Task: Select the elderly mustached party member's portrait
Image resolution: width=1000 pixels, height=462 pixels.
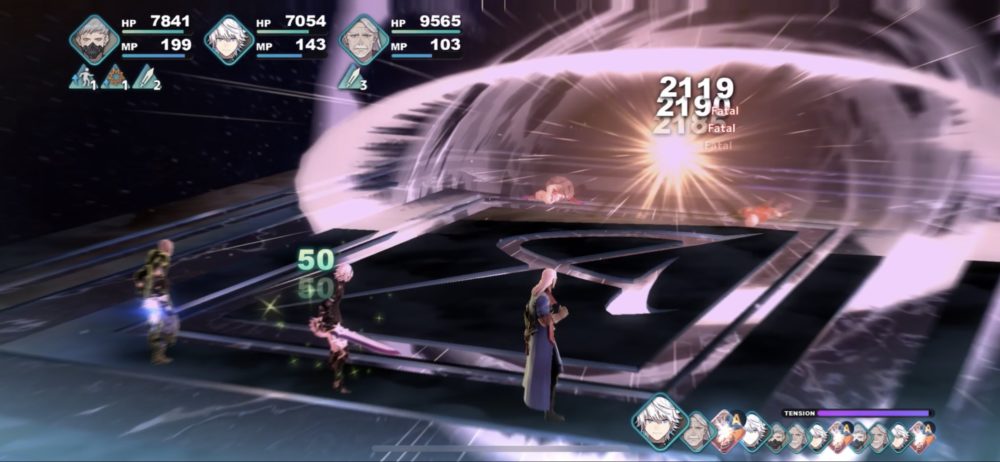Action: 364,39
